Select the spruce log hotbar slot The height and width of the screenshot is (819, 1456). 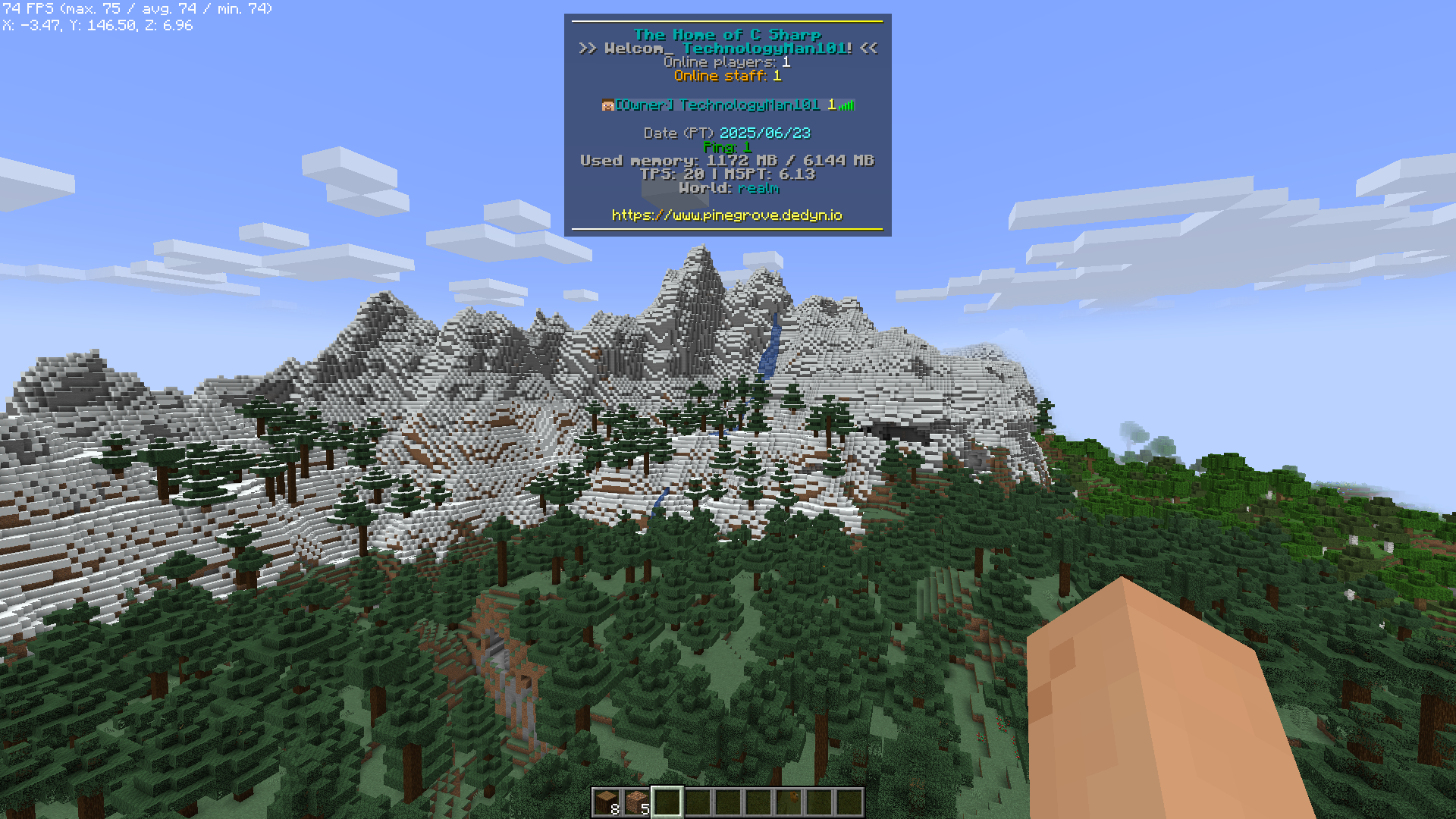(607, 802)
